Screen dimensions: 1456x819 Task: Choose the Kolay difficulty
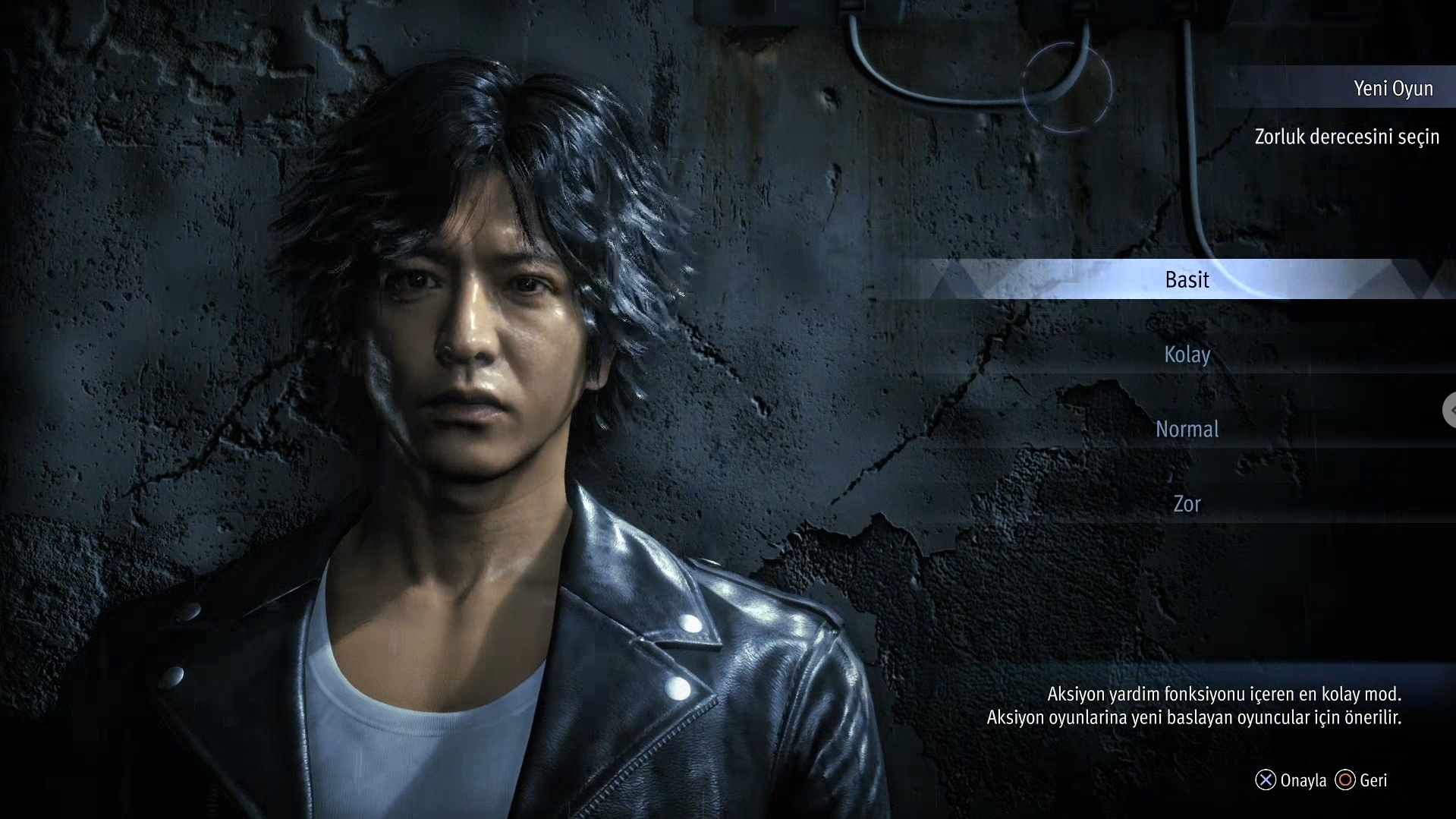tap(1187, 354)
